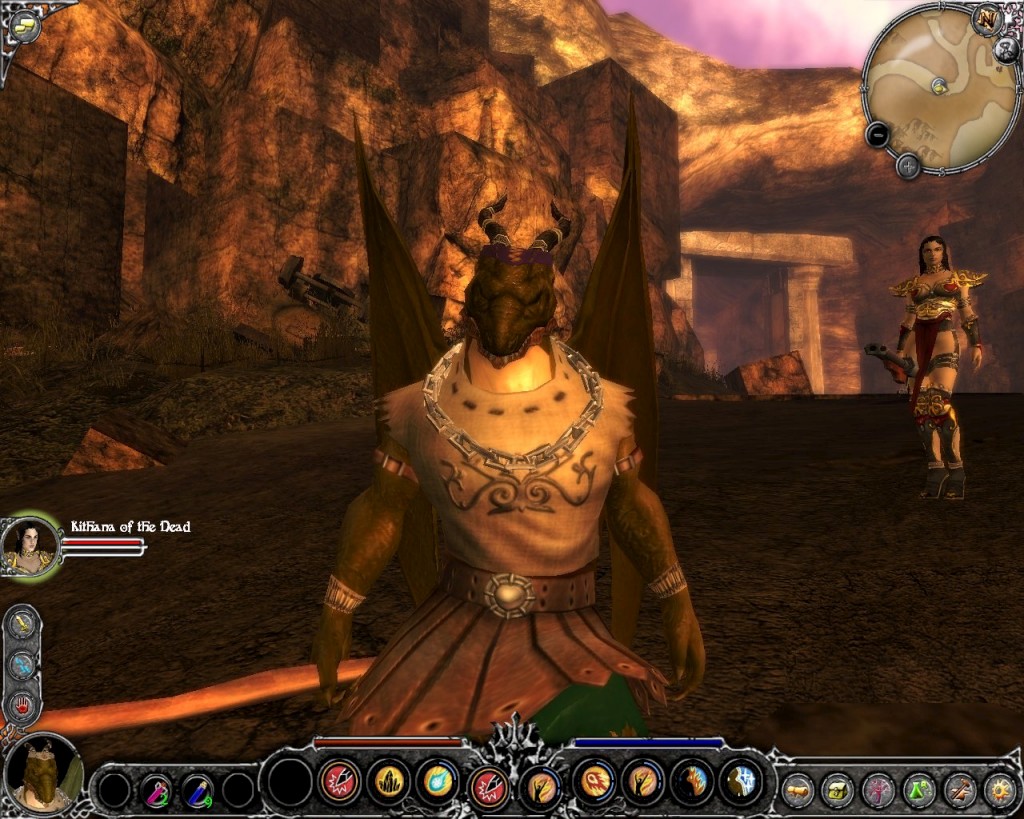Open the hammer and anvil menu
Image resolution: width=1024 pixels, height=819 pixels.
(x=960, y=790)
